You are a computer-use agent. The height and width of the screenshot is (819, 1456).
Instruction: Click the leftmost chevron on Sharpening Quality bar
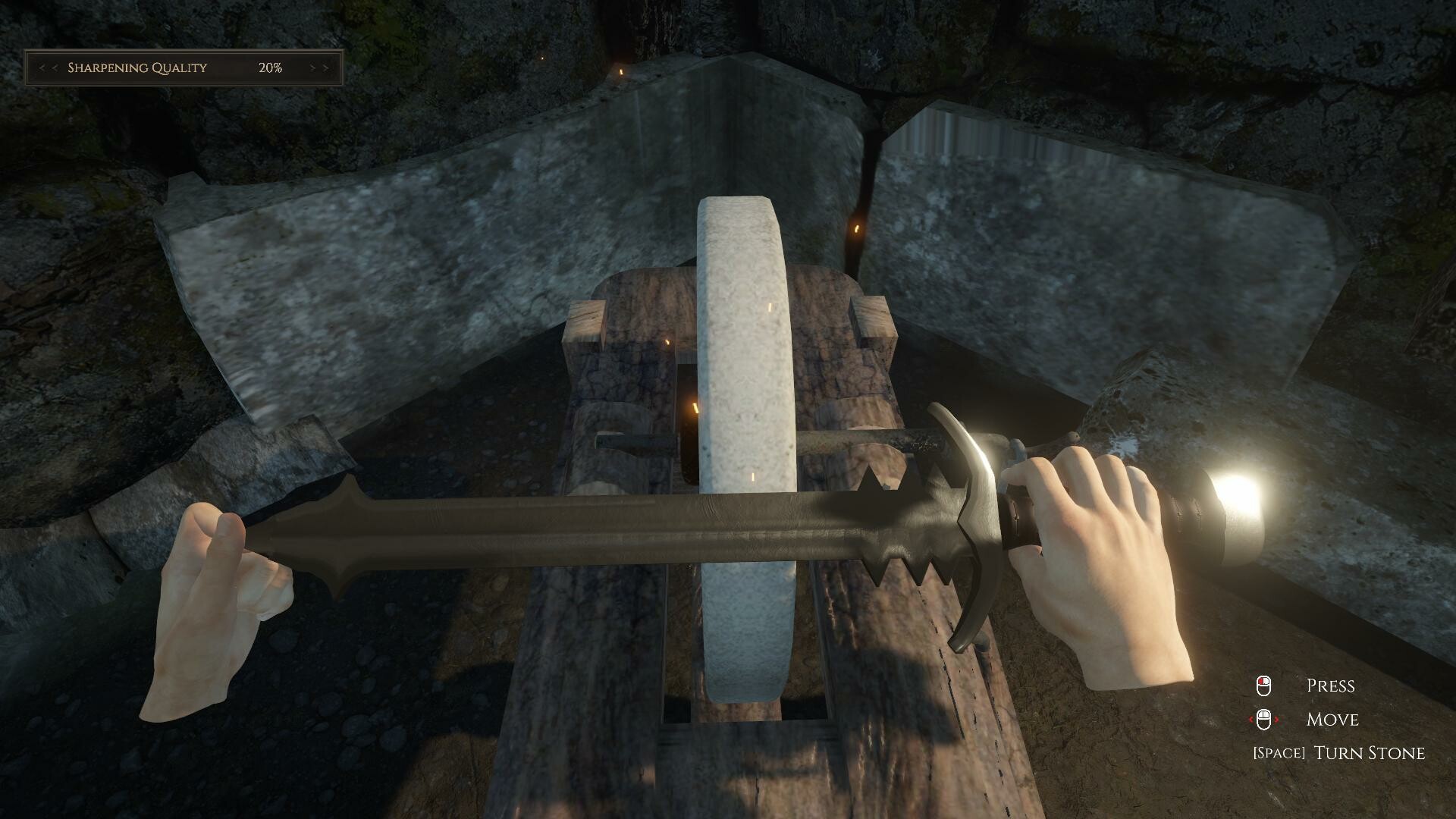click(x=42, y=67)
